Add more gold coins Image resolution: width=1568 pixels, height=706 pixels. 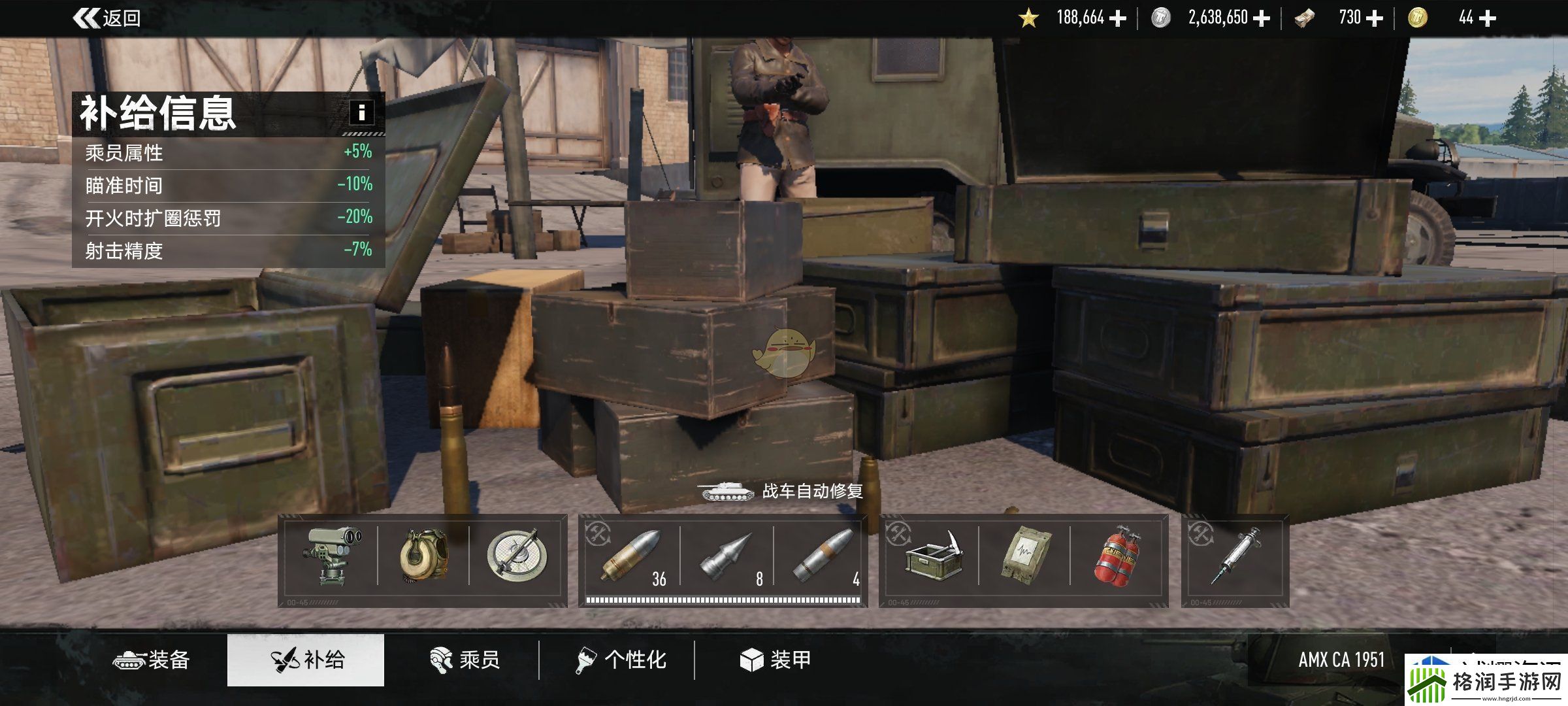(1487, 18)
